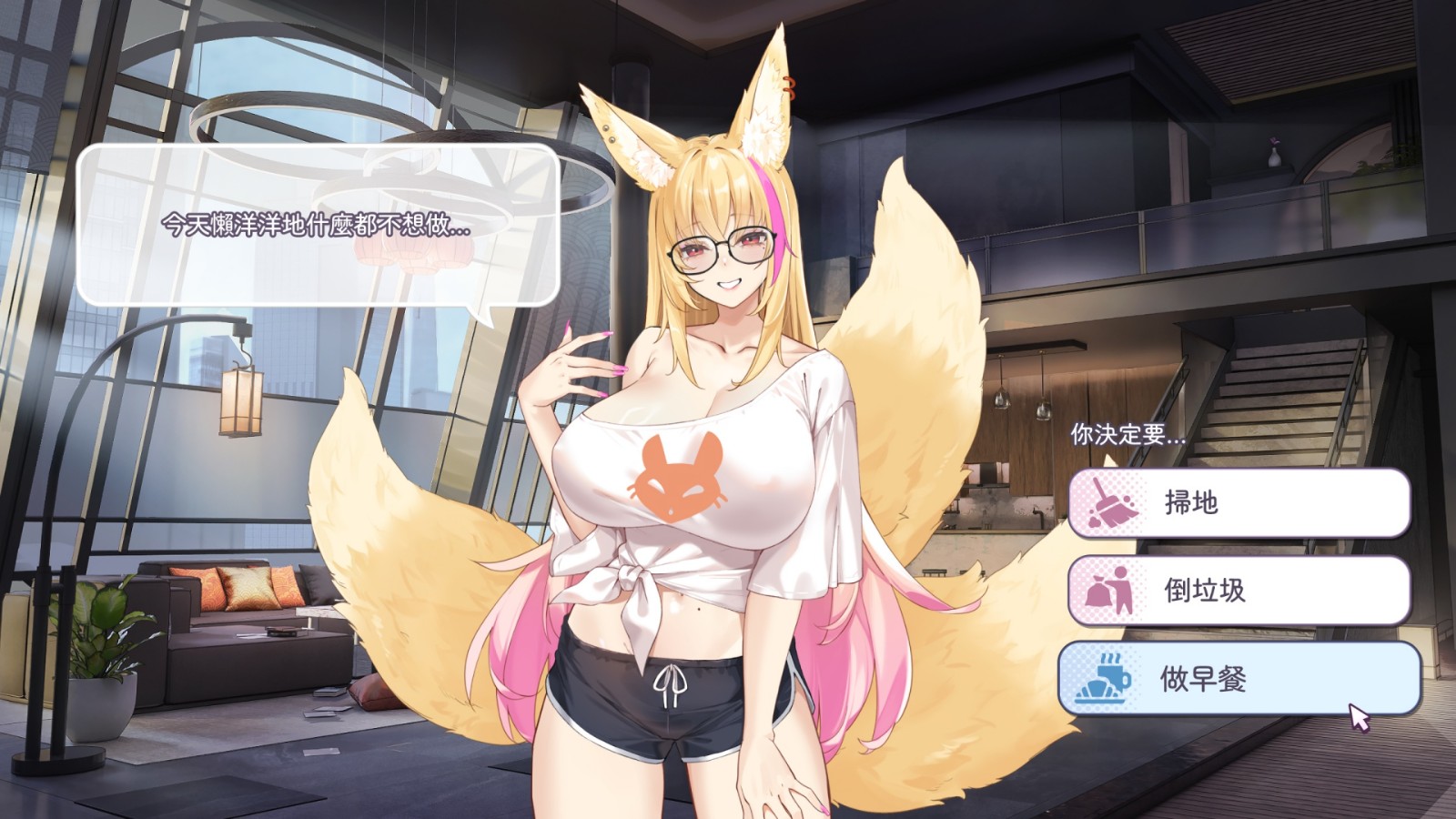Click the kitchen bar area behind the character
Screen dimensions: 1456x819
(x=1001, y=500)
